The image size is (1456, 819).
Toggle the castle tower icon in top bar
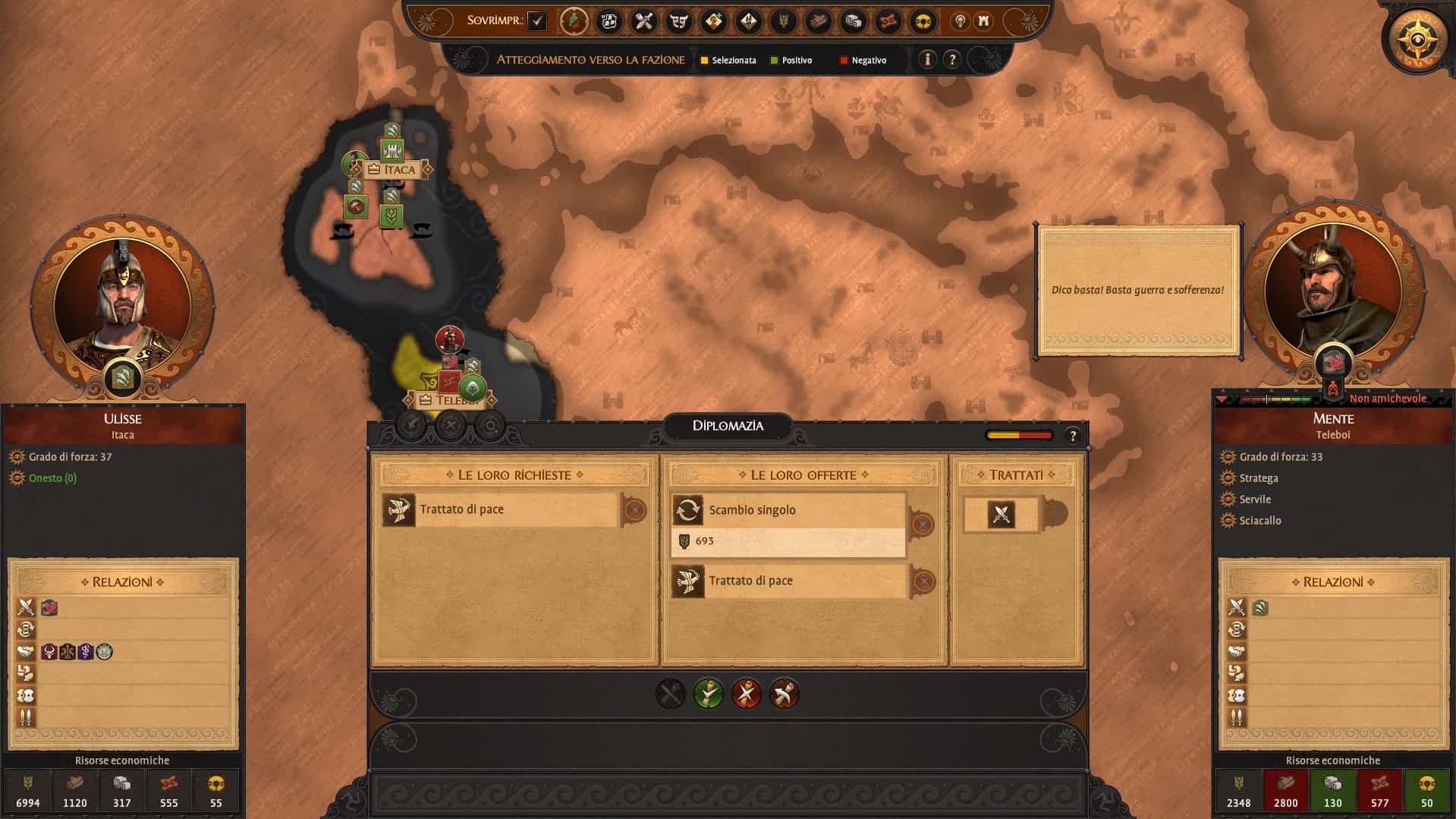984,21
